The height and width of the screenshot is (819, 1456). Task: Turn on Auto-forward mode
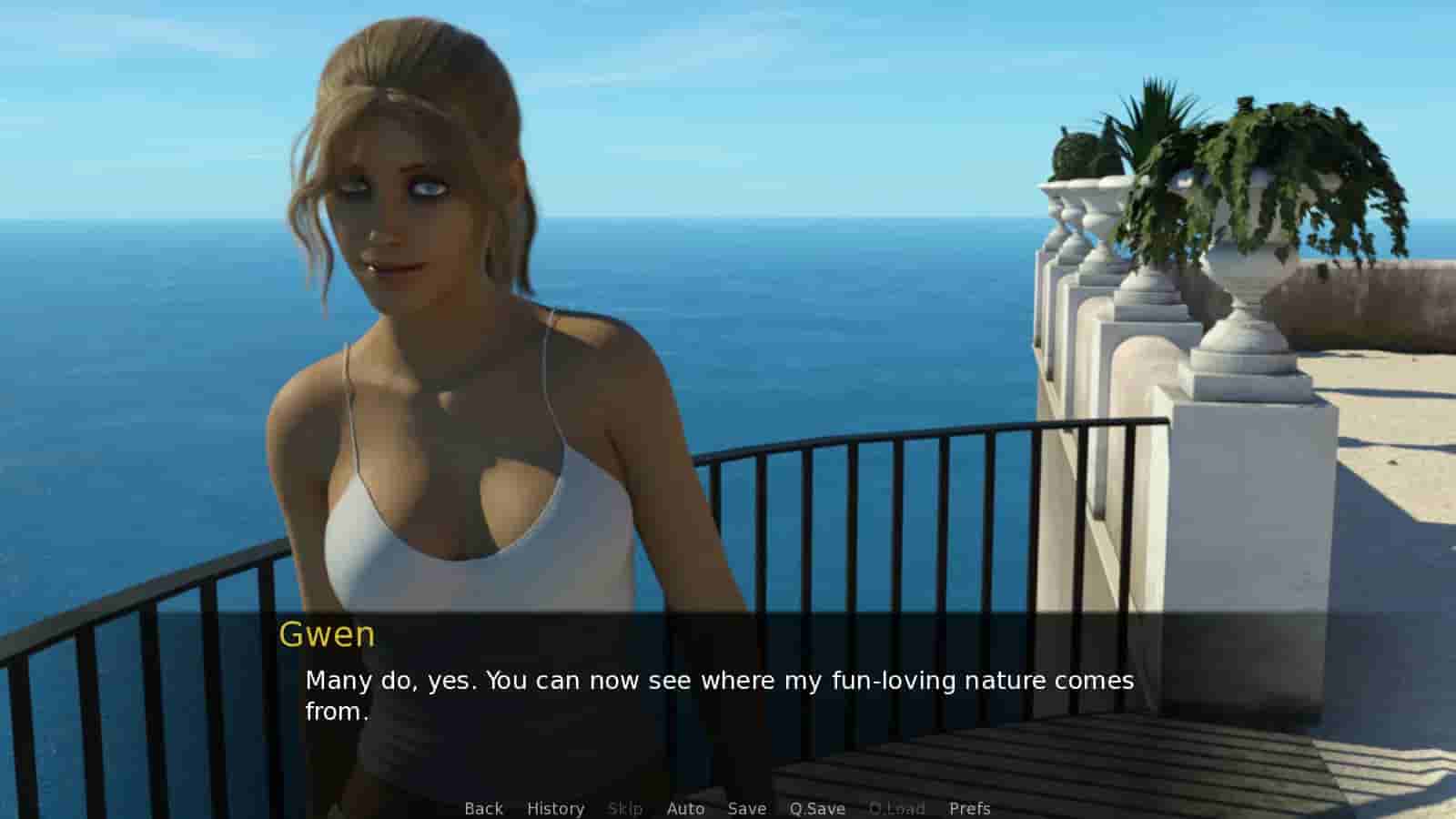[x=686, y=808]
